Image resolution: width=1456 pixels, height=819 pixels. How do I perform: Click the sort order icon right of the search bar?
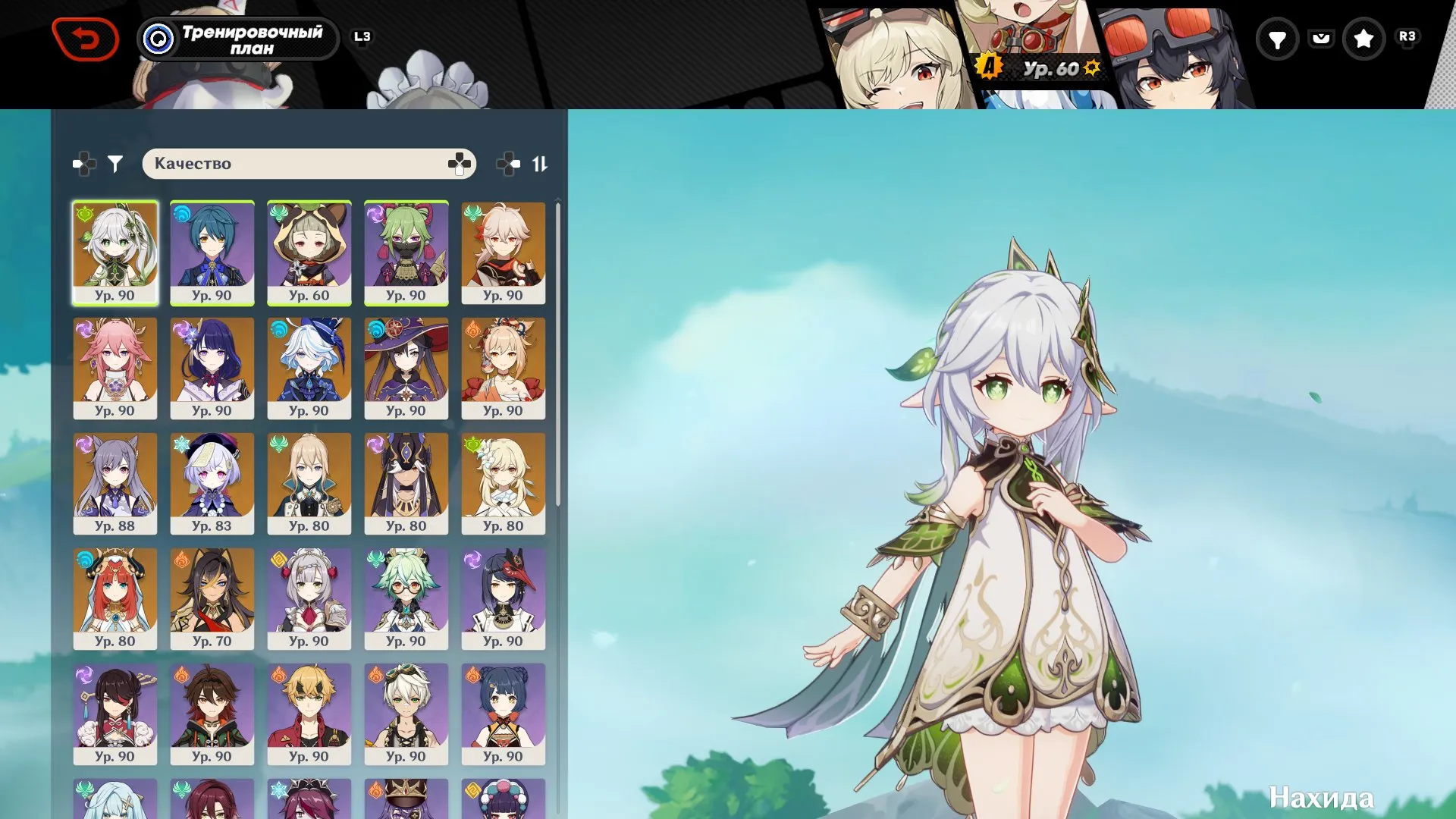[541, 162]
